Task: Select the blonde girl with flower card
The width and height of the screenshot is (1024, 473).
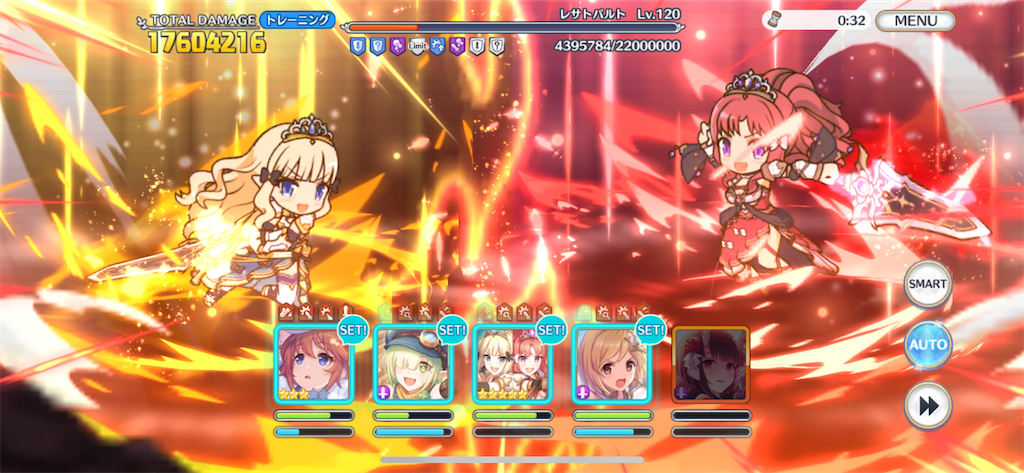Action: pyautogui.click(x=610, y=364)
